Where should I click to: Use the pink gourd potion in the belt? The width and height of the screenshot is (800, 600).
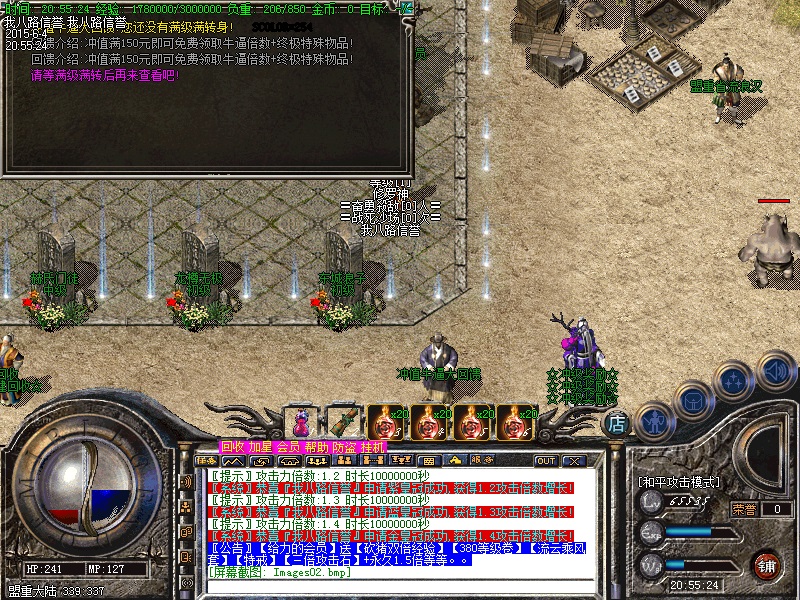click(x=301, y=422)
